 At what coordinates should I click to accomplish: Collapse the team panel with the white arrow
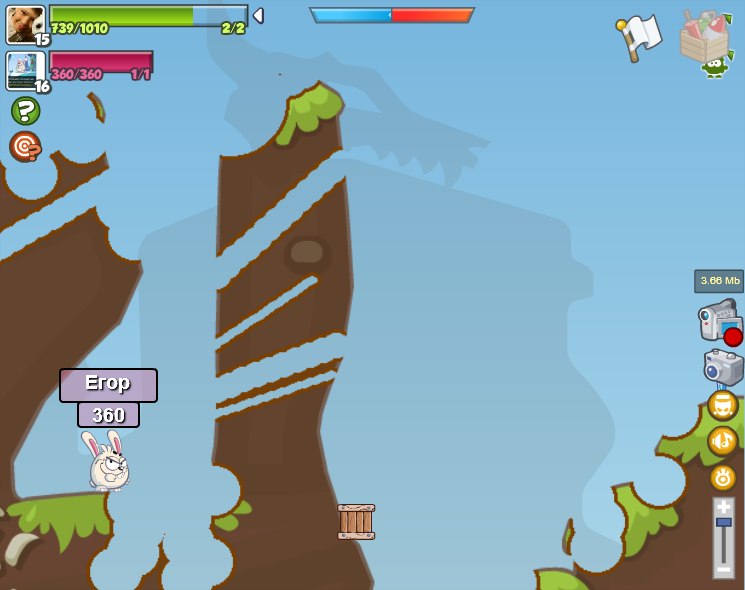258,16
